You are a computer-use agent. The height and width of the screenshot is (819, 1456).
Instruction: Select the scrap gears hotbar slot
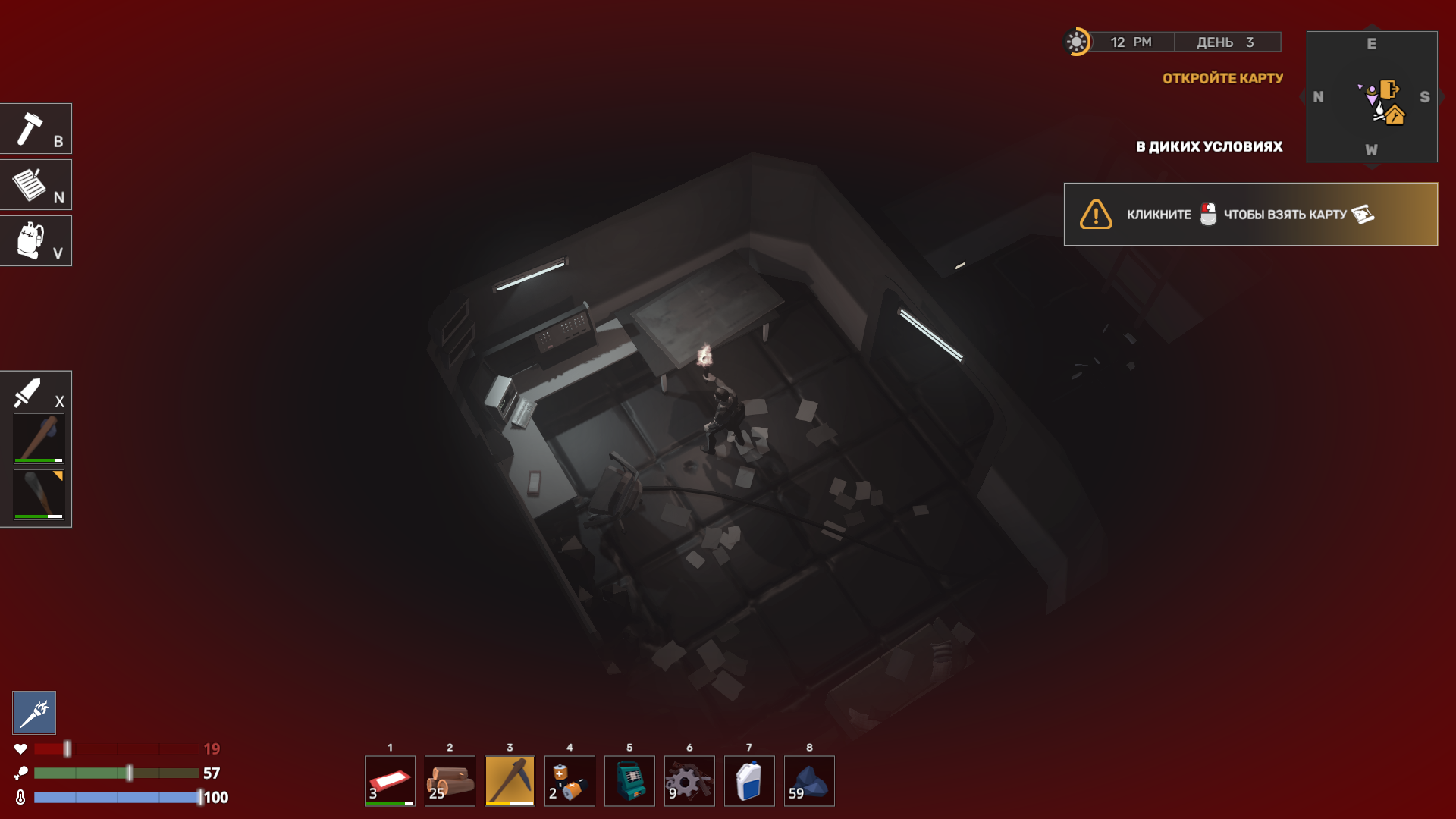(x=689, y=780)
